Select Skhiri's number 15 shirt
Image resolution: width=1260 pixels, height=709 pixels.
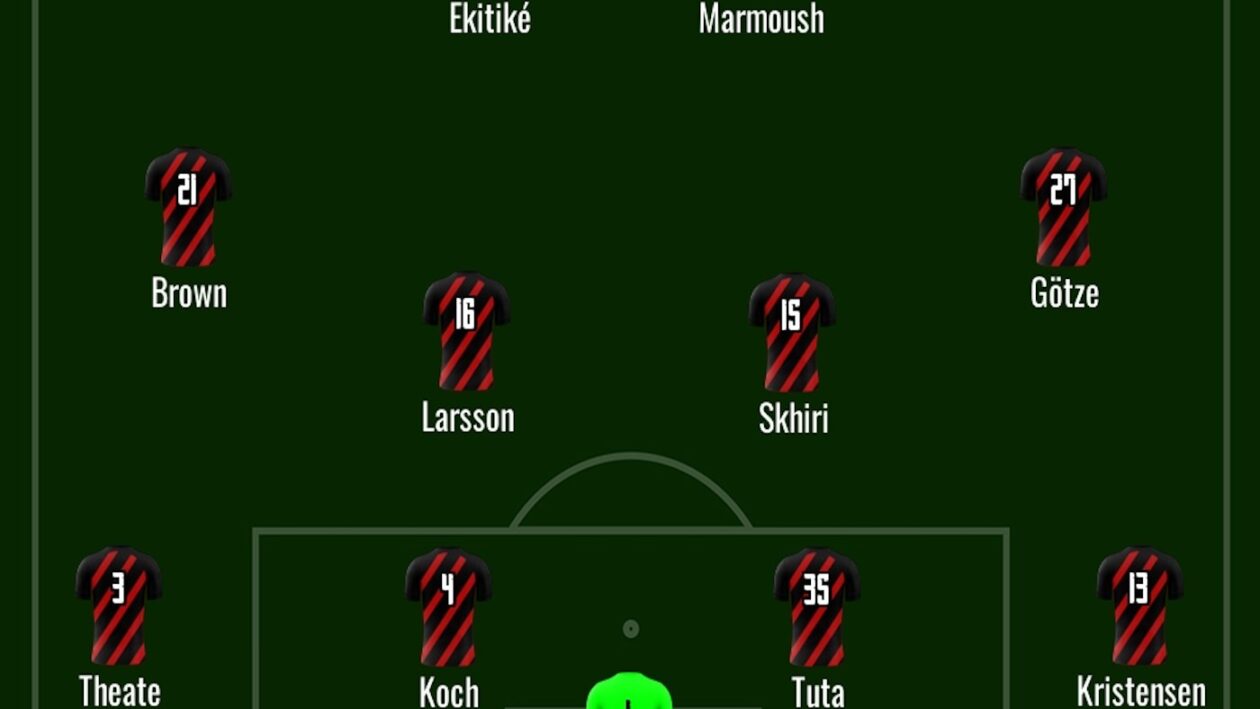click(791, 331)
